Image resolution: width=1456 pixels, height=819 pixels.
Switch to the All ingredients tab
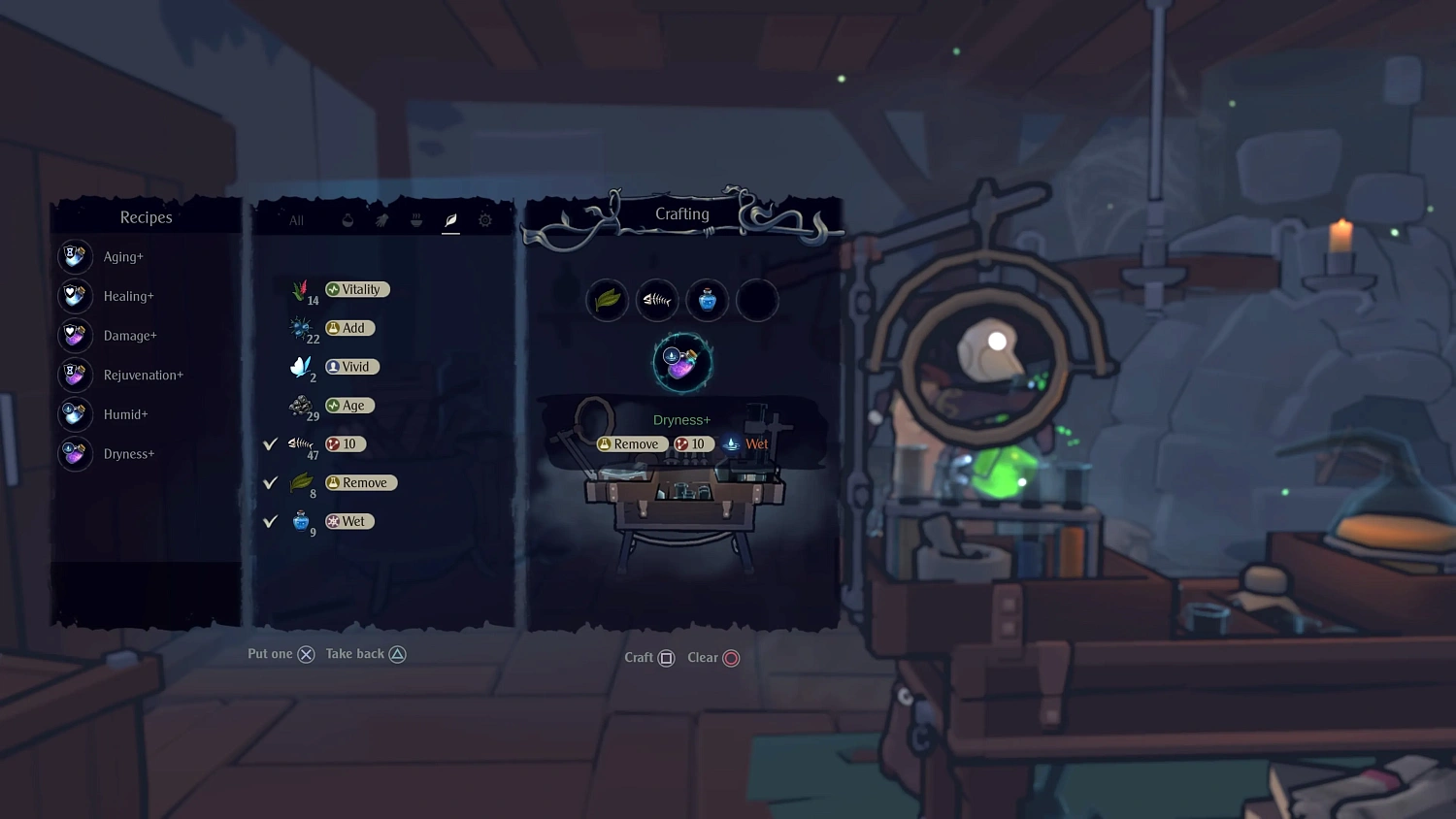tap(296, 220)
